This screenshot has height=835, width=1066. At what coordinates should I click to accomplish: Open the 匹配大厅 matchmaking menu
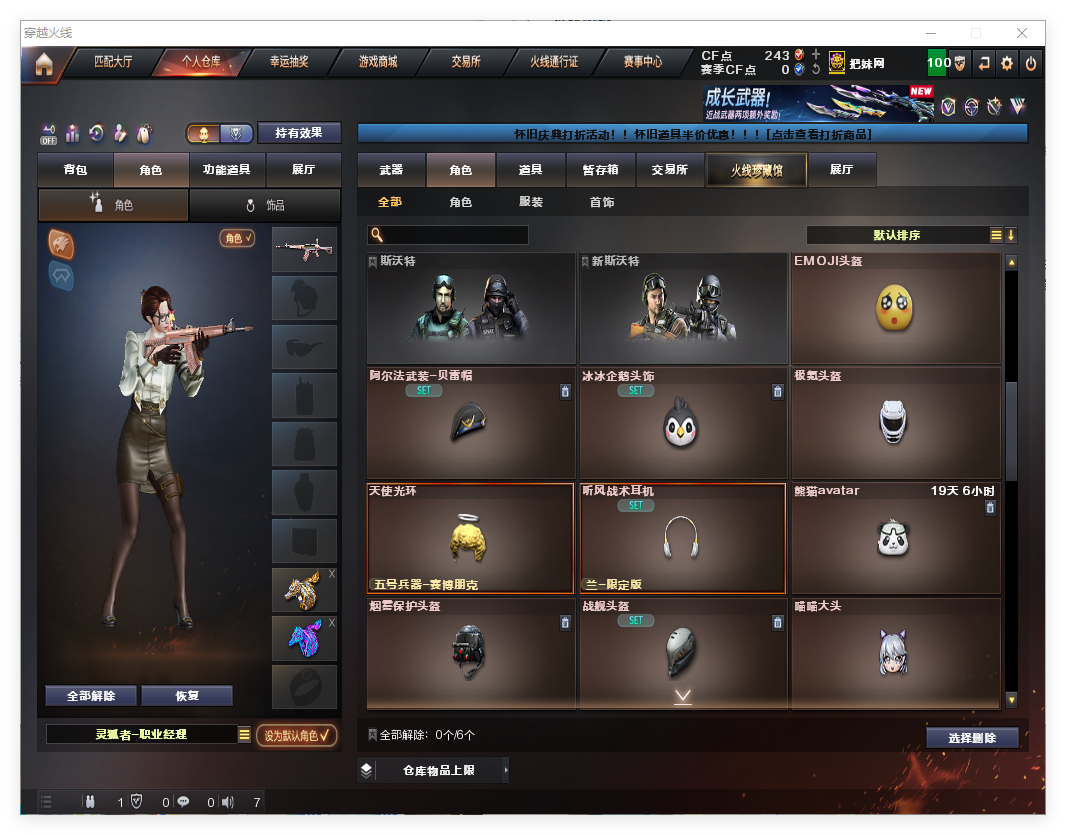click(113, 62)
